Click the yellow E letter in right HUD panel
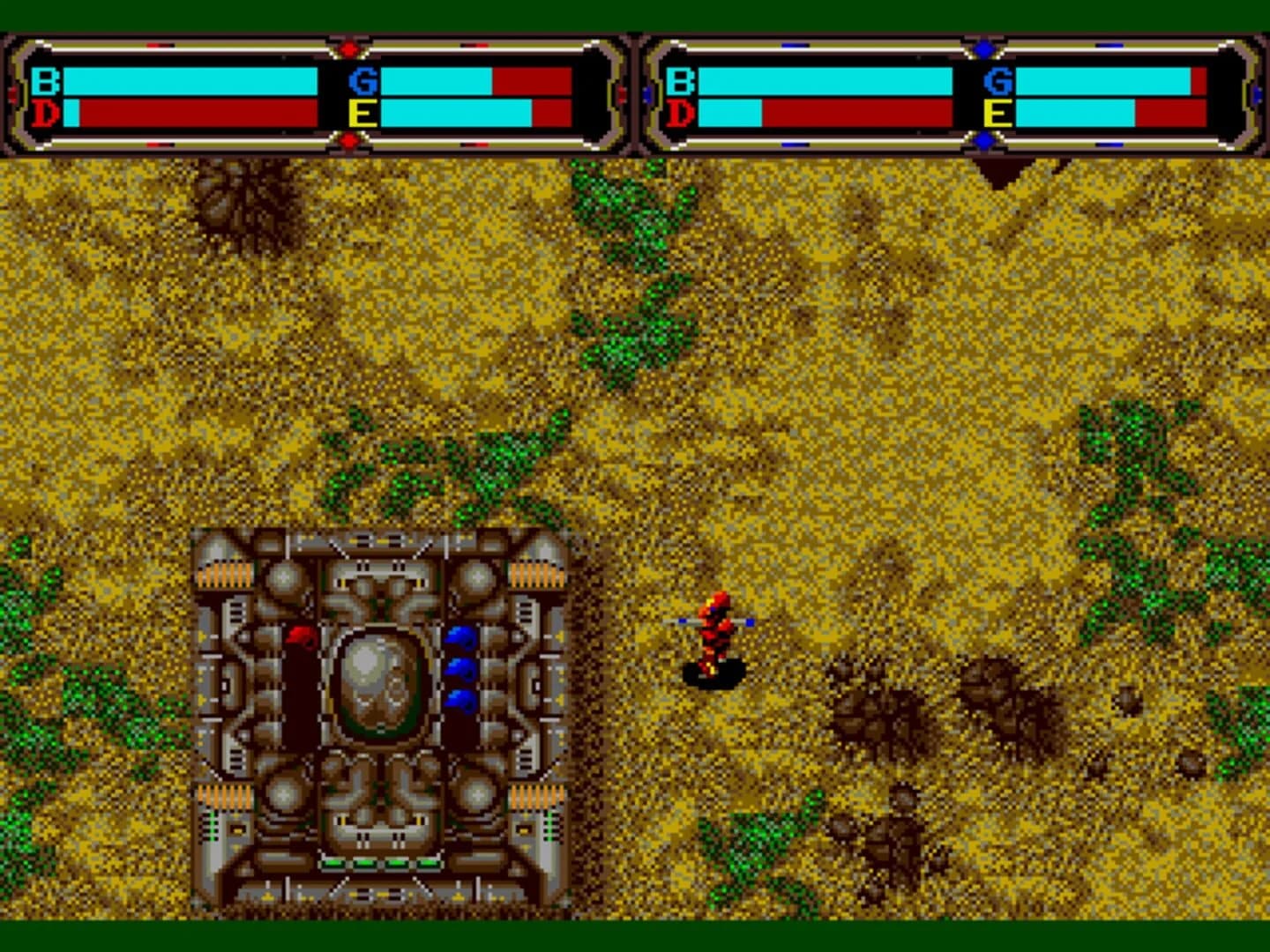The width and height of the screenshot is (1270, 952). point(997,113)
